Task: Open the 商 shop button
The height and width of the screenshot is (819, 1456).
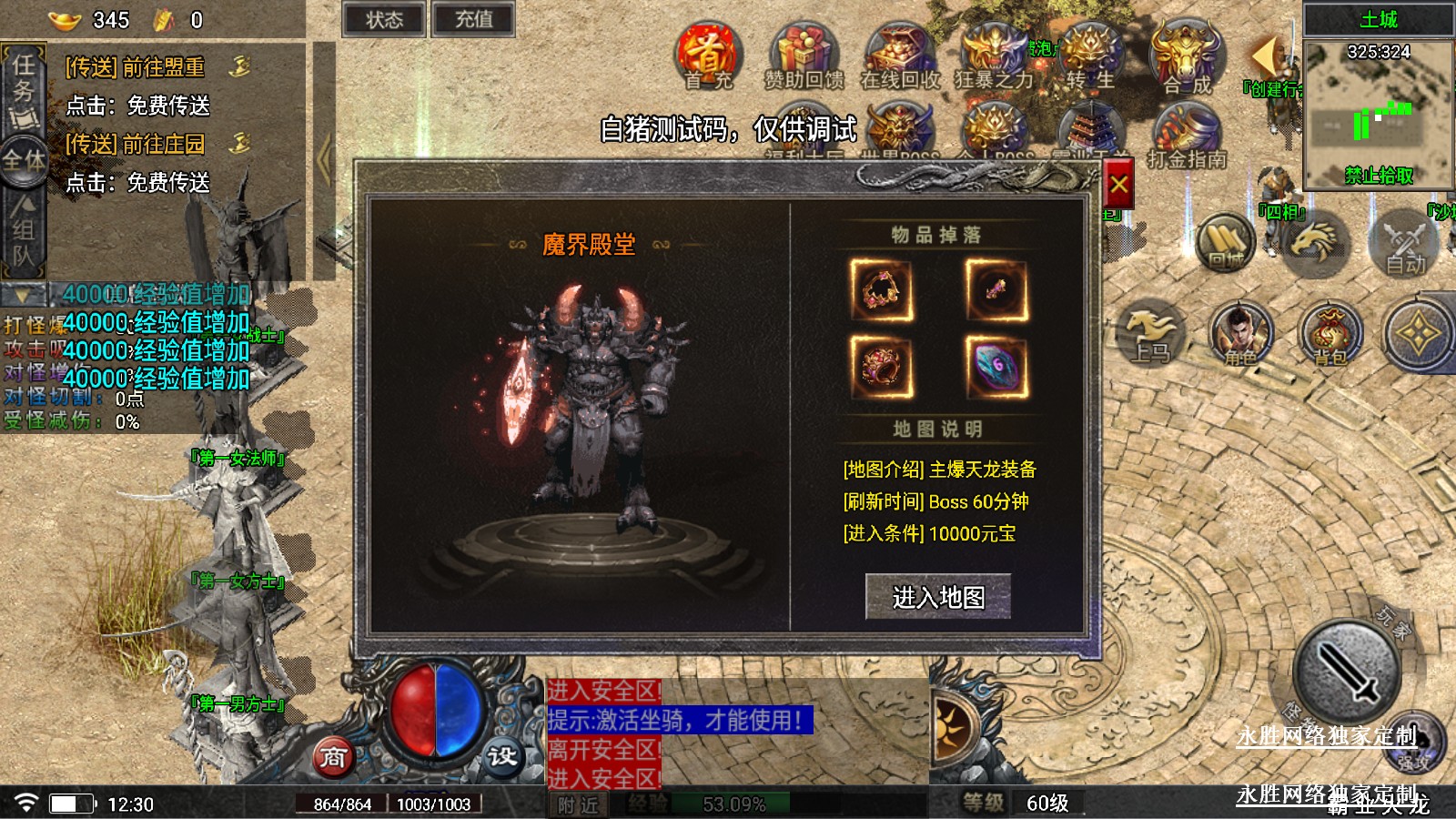Action: pyautogui.click(x=333, y=757)
